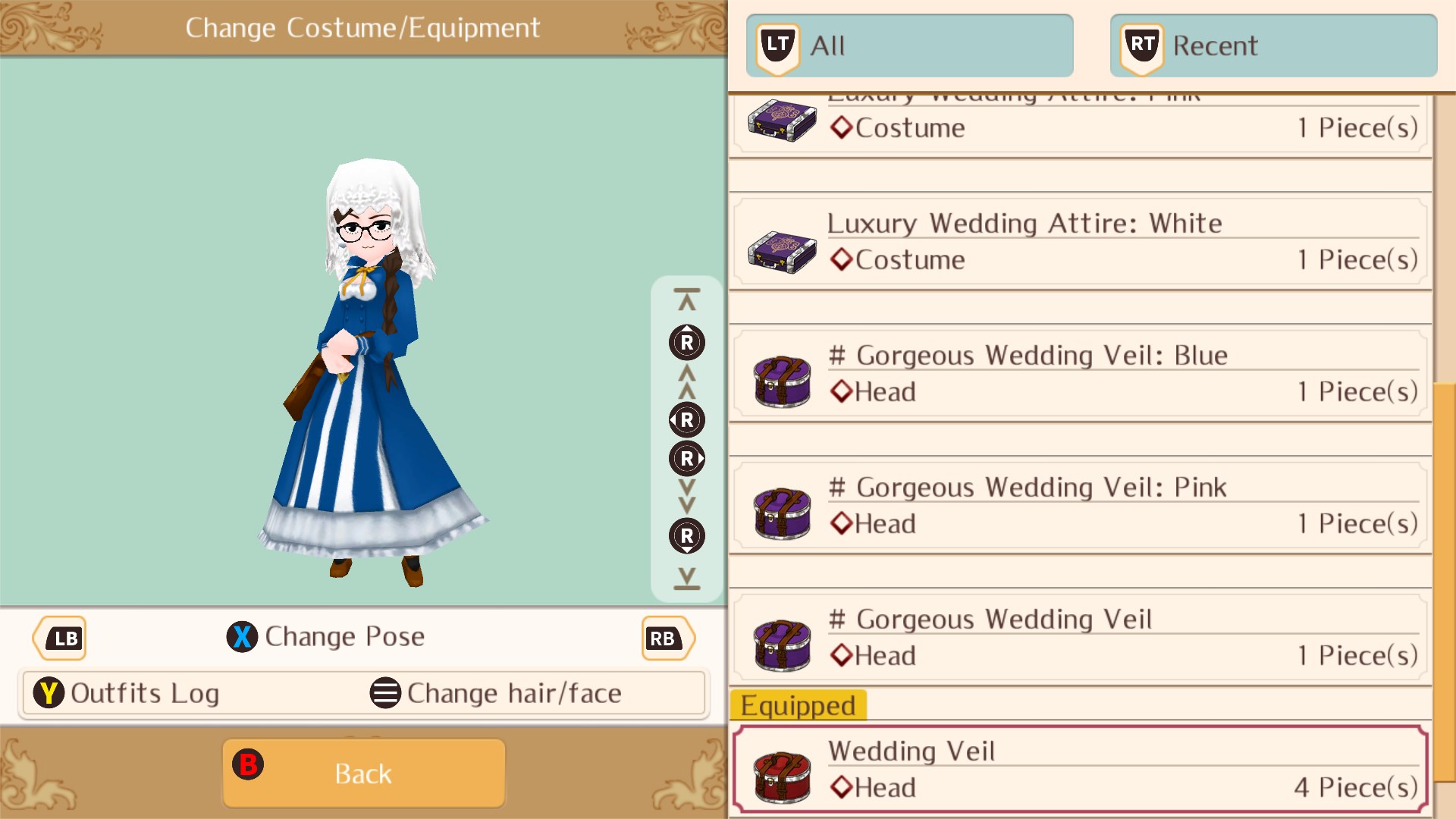Select the Back button
The width and height of the screenshot is (1456, 819).
point(362,772)
